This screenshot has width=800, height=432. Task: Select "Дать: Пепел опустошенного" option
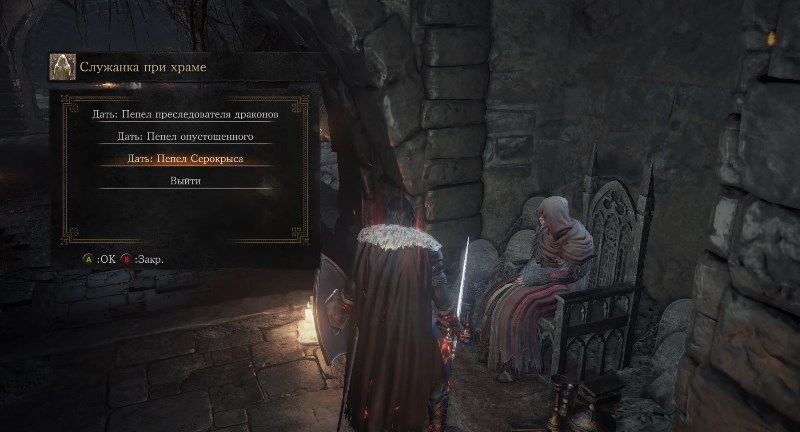coord(185,136)
